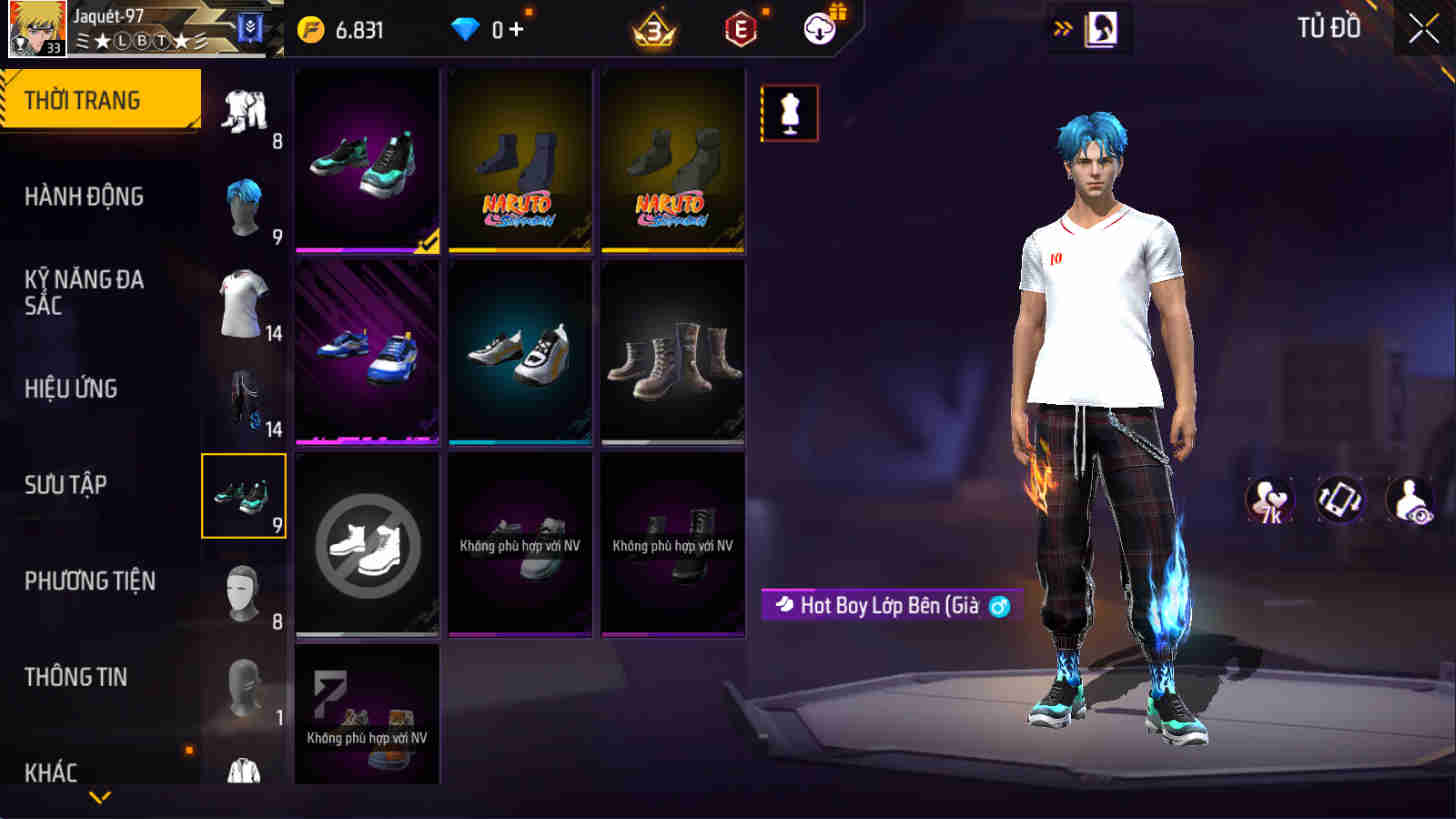Screen dimensions: 1456x819
Task: Click the gold coin balance icon
Action: [x=312, y=29]
